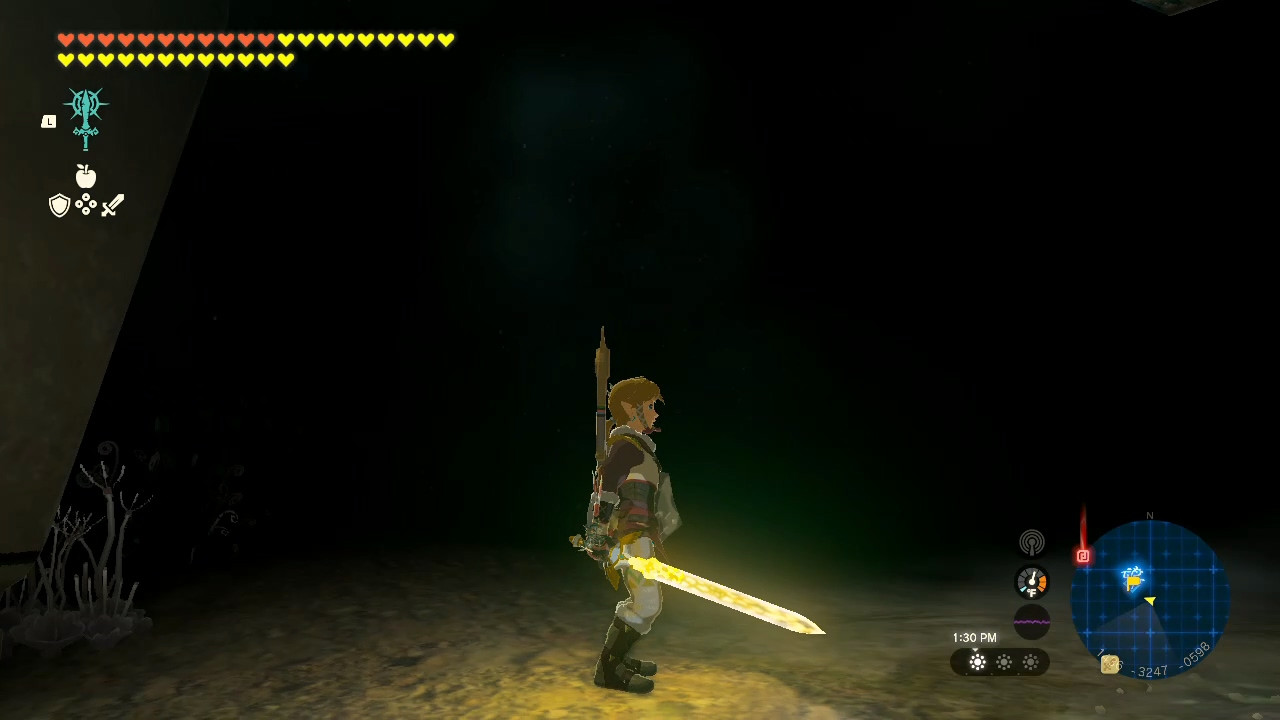Open the L button ability selector
The image size is (1280, 720).
pos(48,120)
